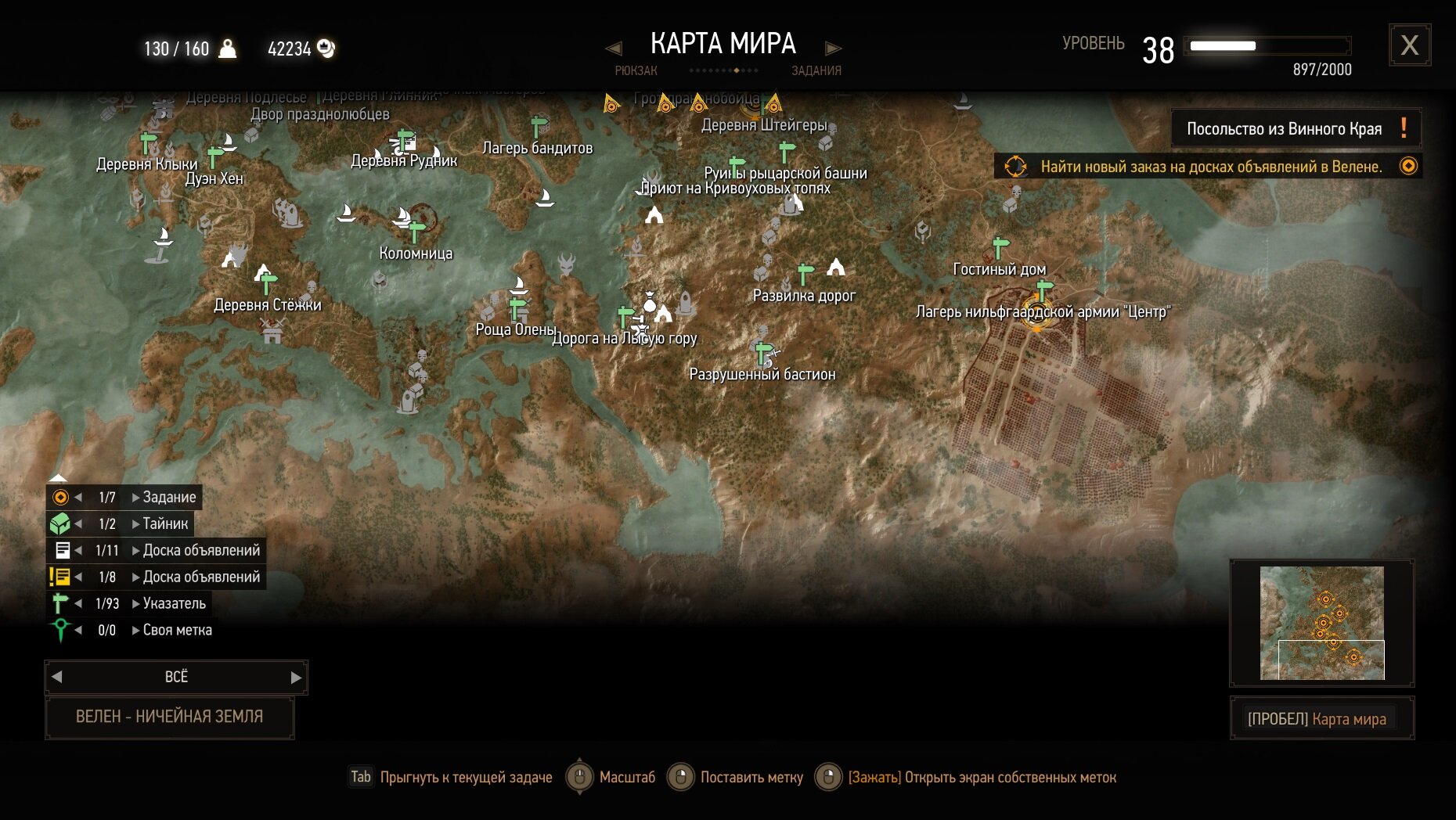Close the world map with the X button
The width and height of the screenshot is (1456, 820).
tap(1410, 45)
